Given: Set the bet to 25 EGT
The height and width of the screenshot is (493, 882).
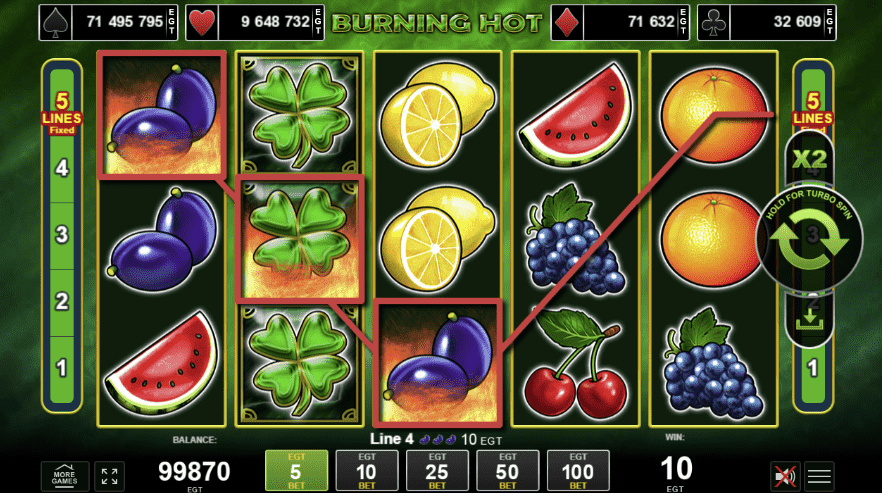Looking at the screenshot, I should pos(437,470).
